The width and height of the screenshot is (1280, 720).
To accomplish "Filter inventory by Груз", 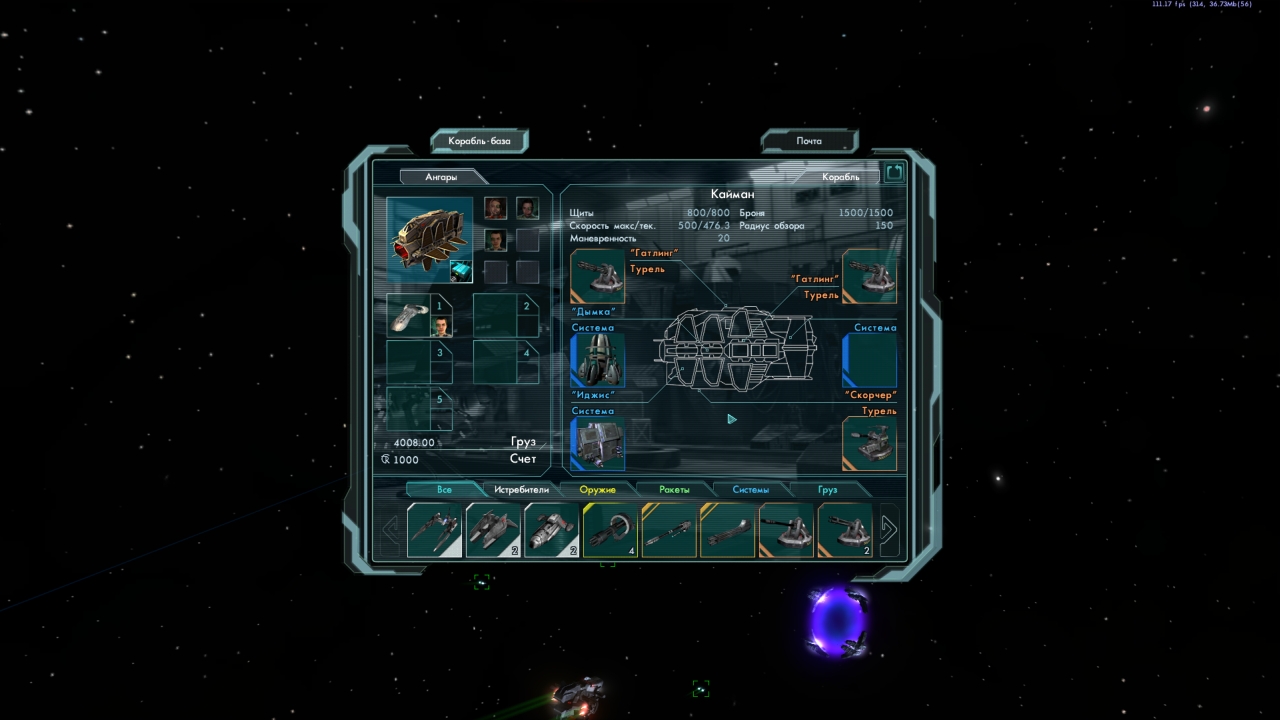I will point(827,490).
